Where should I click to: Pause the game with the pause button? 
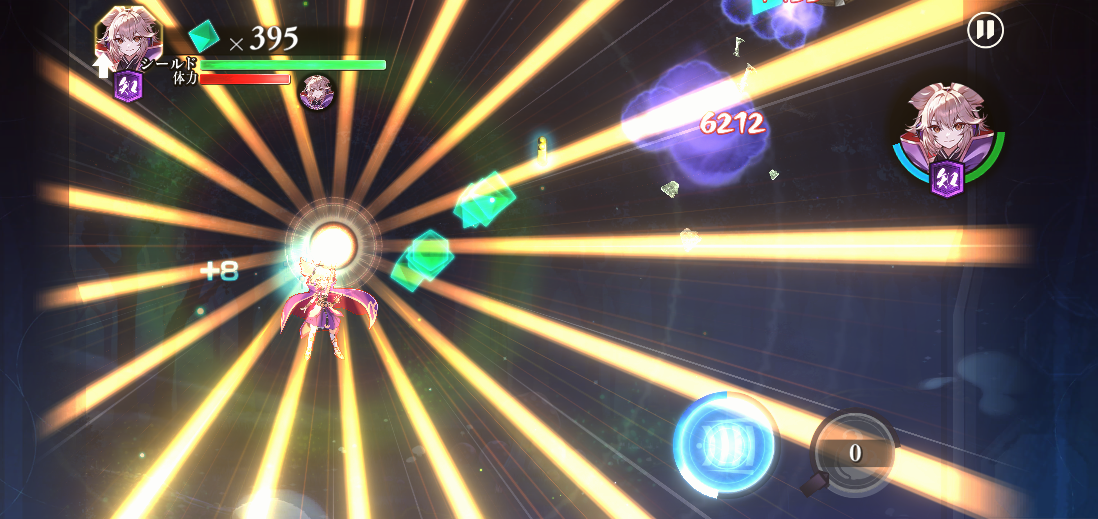coord(985,30)
